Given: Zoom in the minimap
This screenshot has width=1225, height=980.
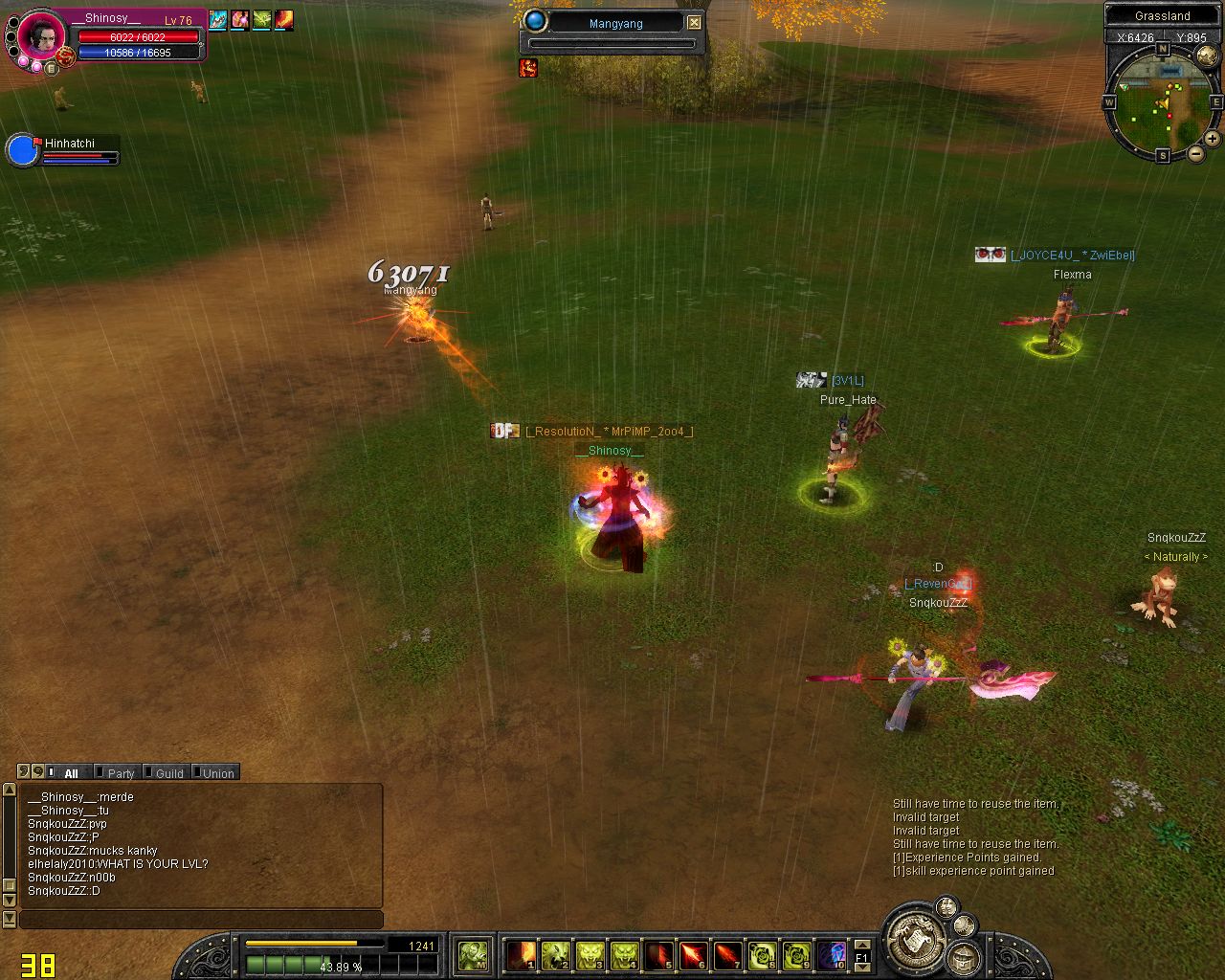Looking at the screenshot, I should (1212, 139).
